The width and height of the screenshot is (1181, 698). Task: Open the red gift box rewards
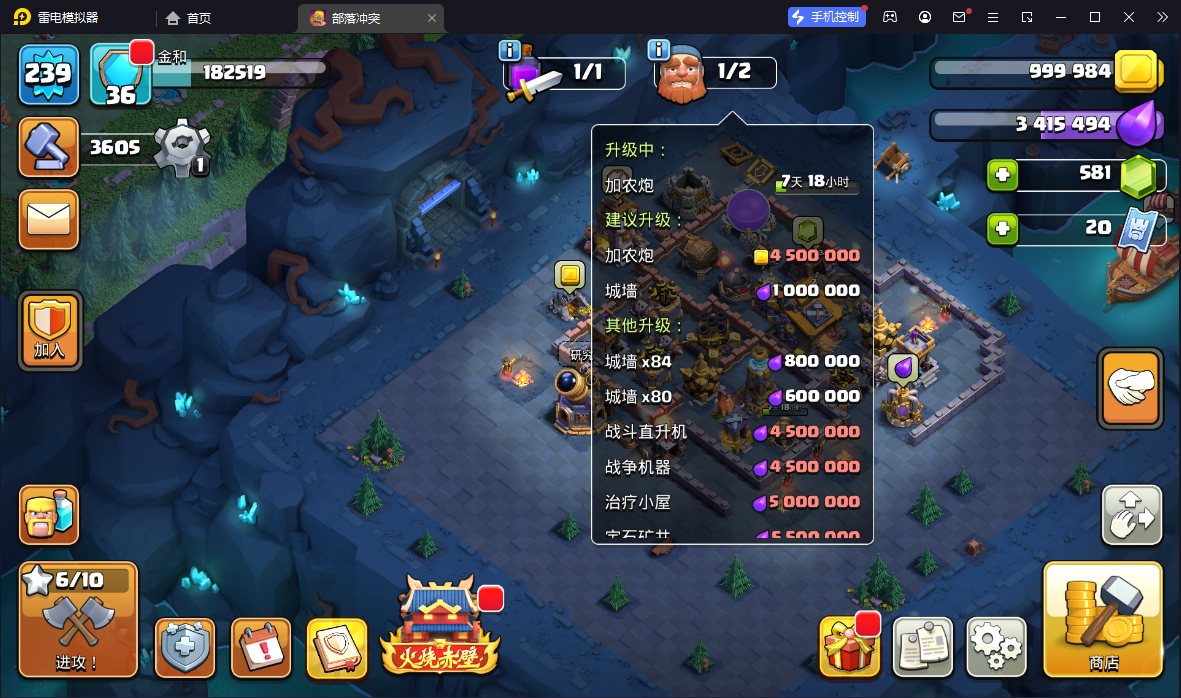tap(849, 648)
